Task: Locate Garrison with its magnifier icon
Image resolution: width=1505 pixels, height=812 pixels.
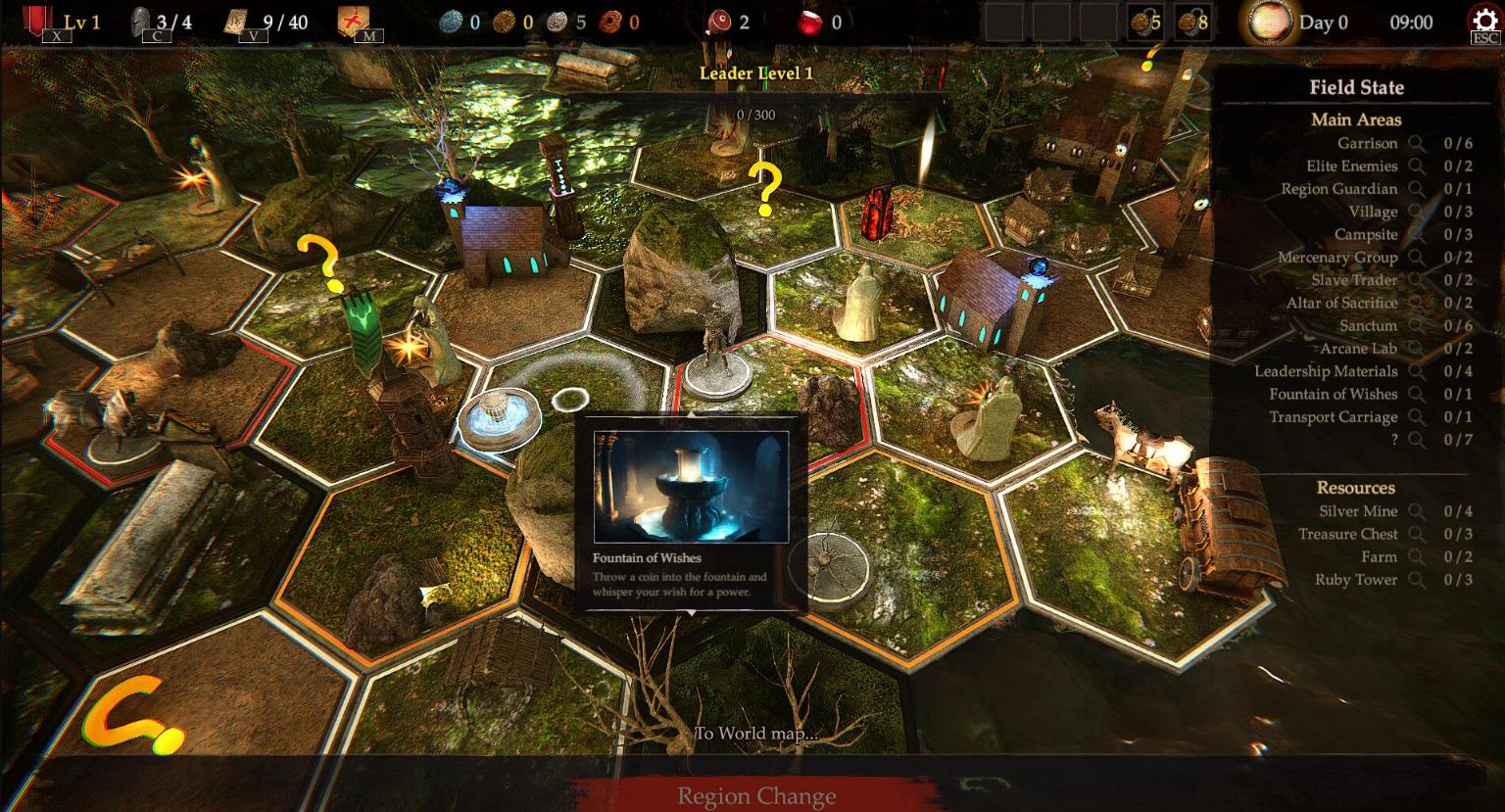Action: pos(1417,143)
